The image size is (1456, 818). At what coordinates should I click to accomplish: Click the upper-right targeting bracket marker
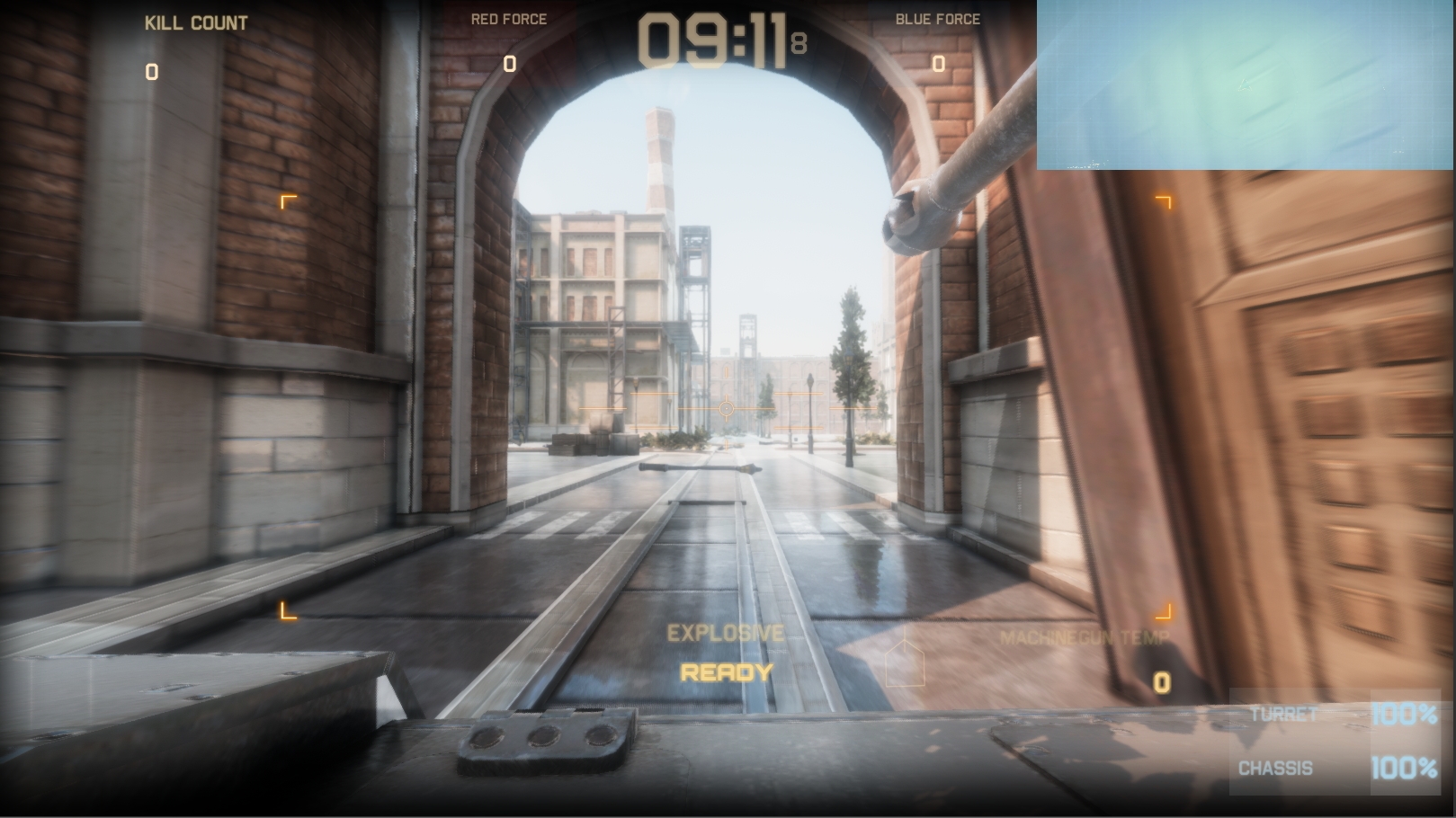1163,203
